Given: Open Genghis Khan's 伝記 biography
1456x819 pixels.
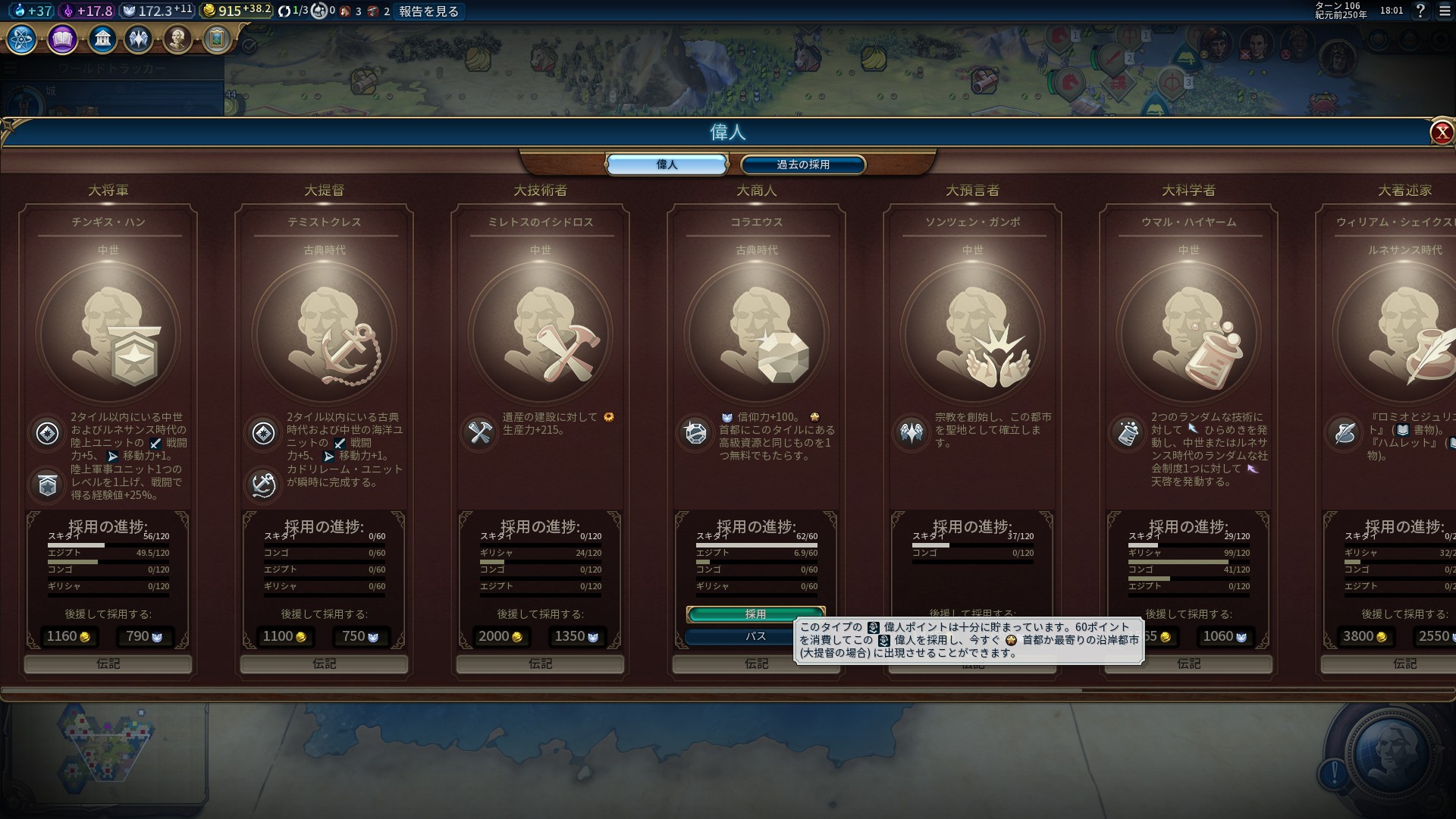Looking at the screenshot, I should pyautogui.click(x=108, y=664).
